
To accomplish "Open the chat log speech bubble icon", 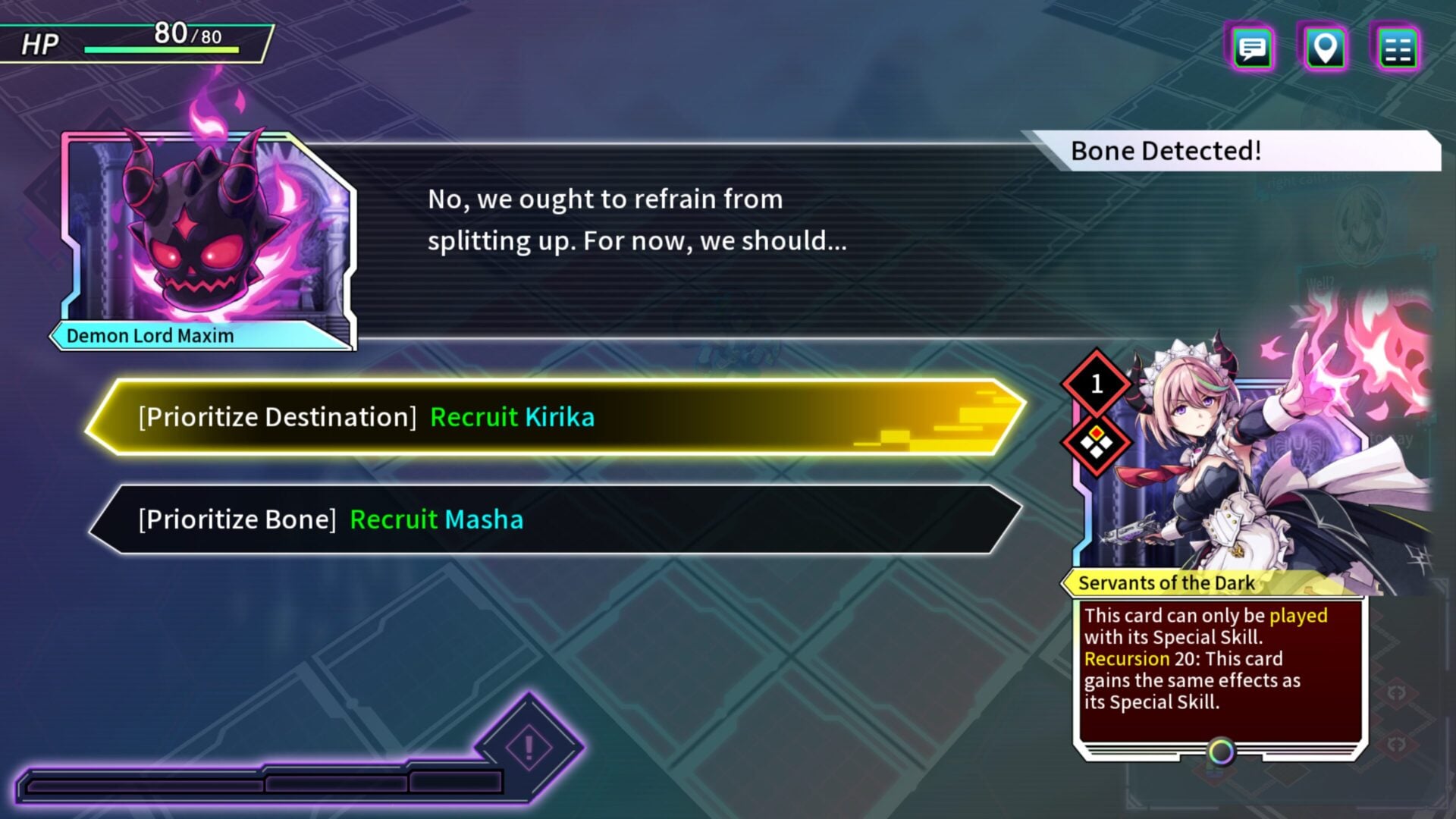I will (x=1252, y=49).
